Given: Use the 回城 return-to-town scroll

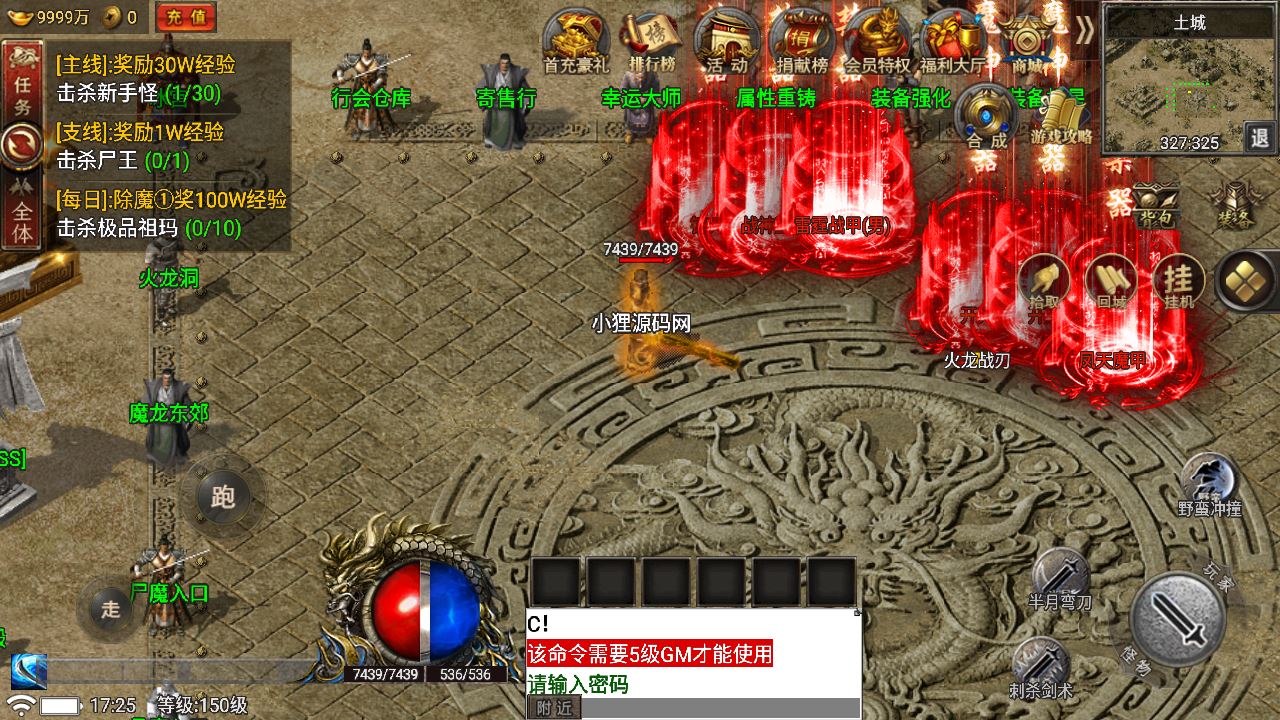Looking at the screenshot, I should [x=1111, y=281].
